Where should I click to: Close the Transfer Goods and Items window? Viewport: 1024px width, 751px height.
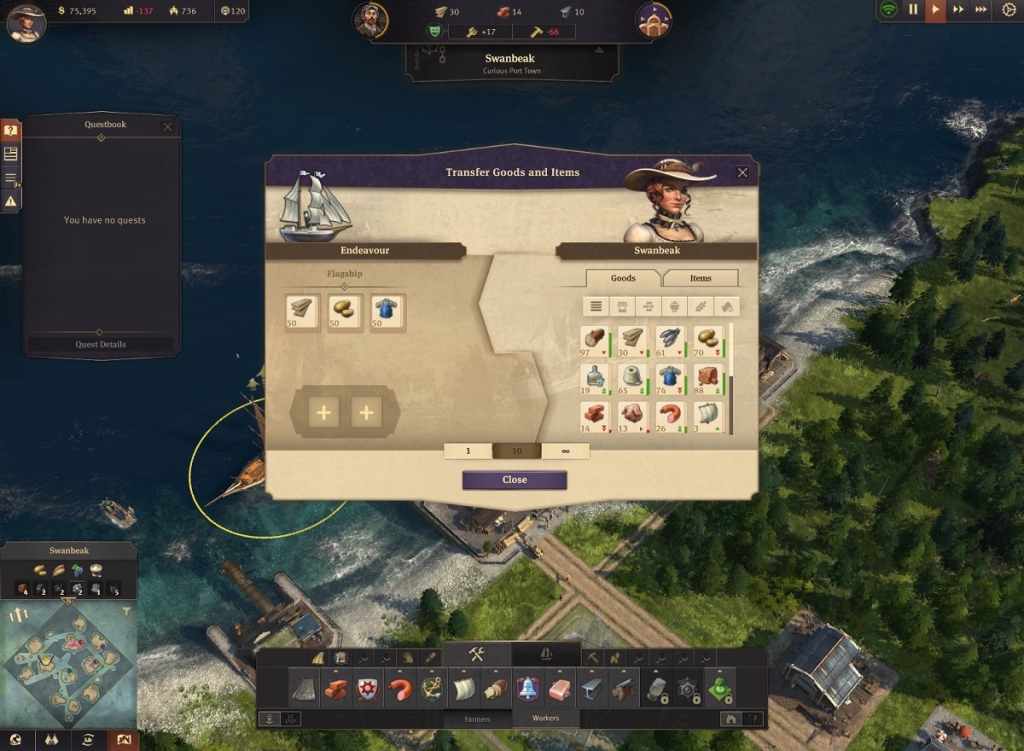[x=742, y=173]
